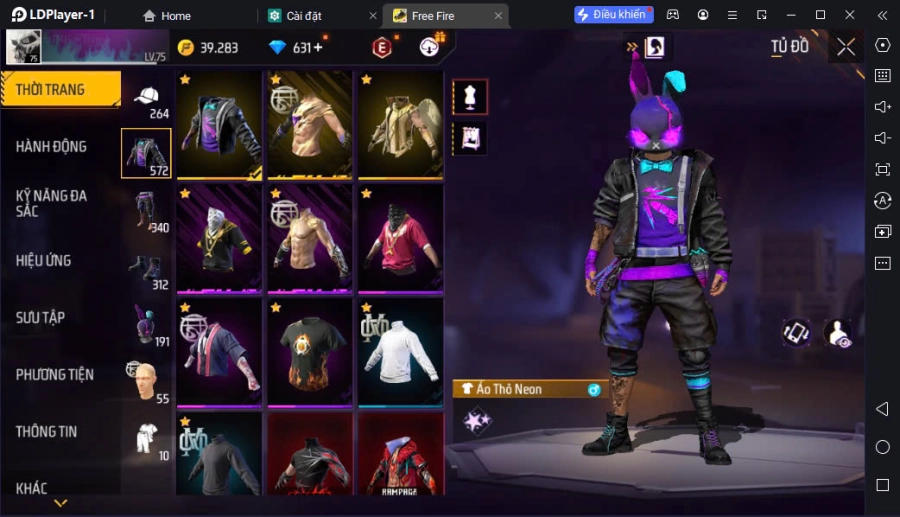Select the Kỹ Năng Đa Sắc tab

[52, 203]
